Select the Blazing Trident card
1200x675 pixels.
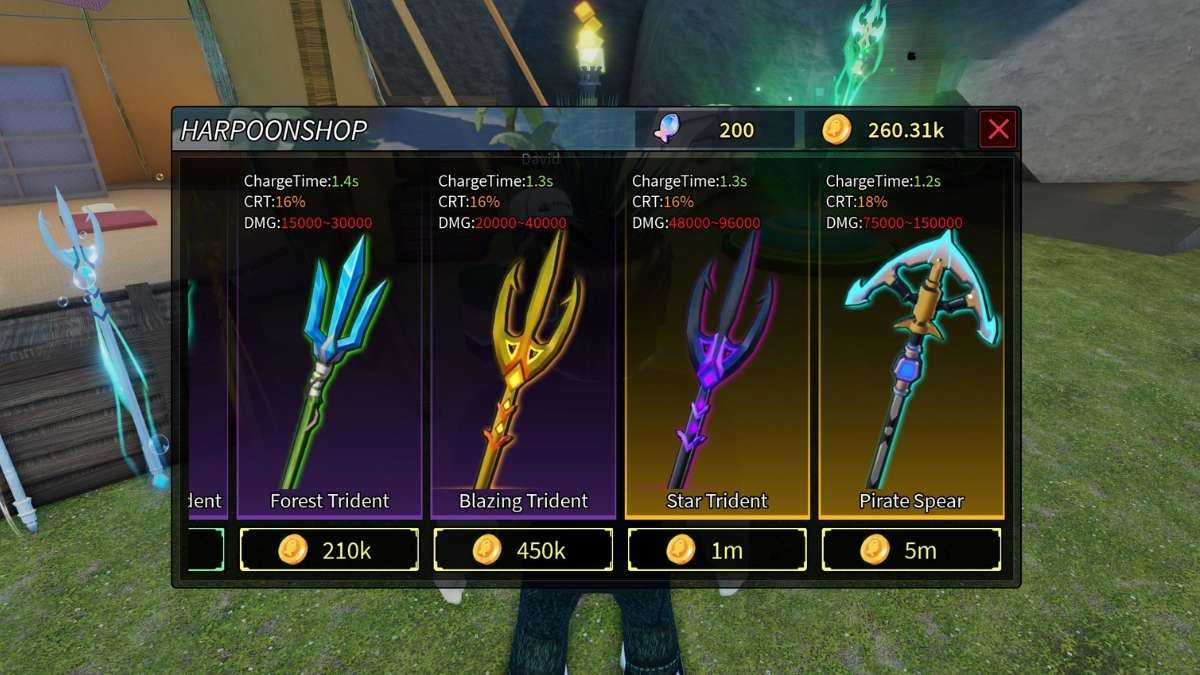[523, 360]
